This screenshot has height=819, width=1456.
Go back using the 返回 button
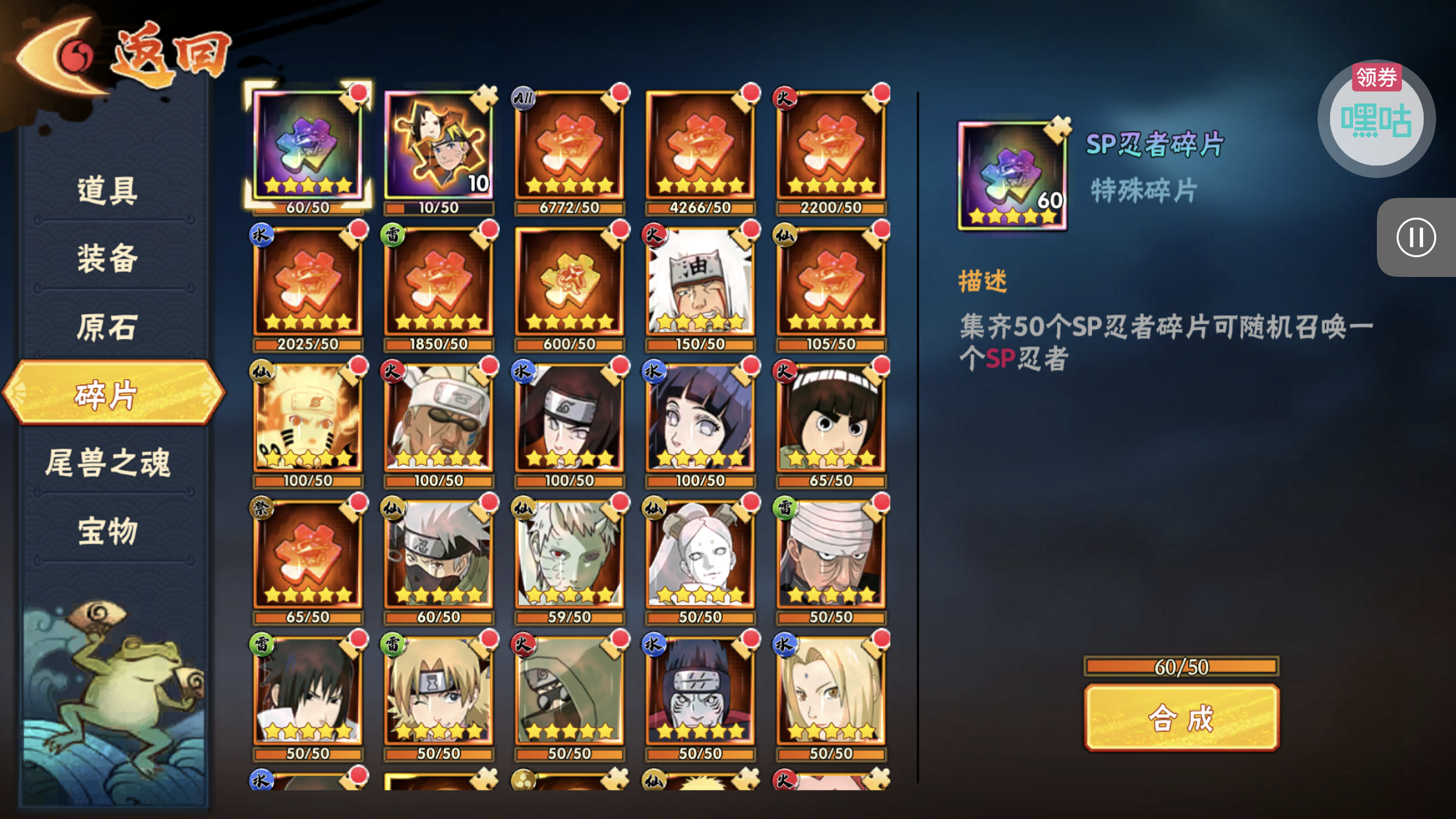122,56
